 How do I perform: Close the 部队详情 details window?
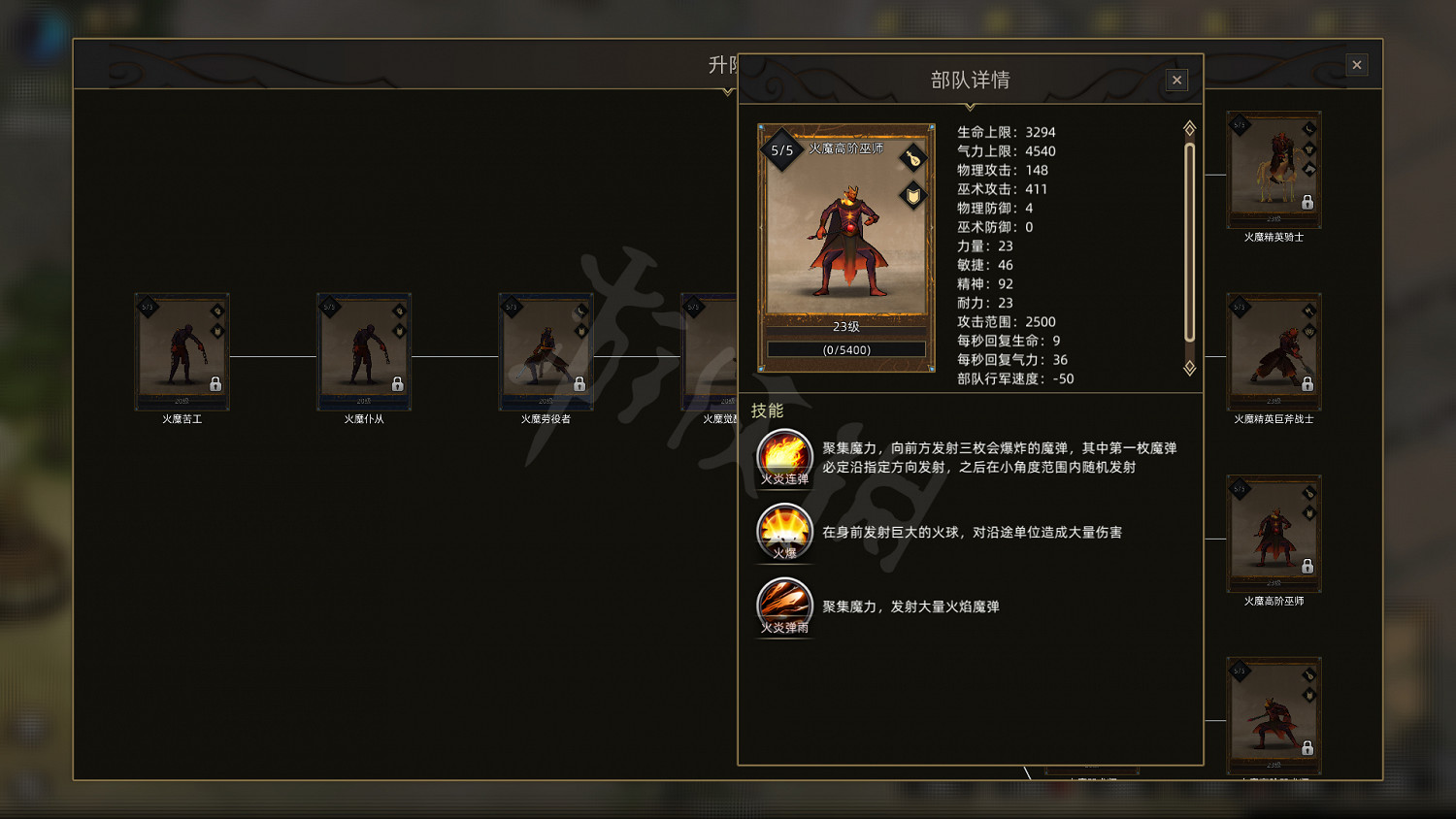(x=1176, y=80)
